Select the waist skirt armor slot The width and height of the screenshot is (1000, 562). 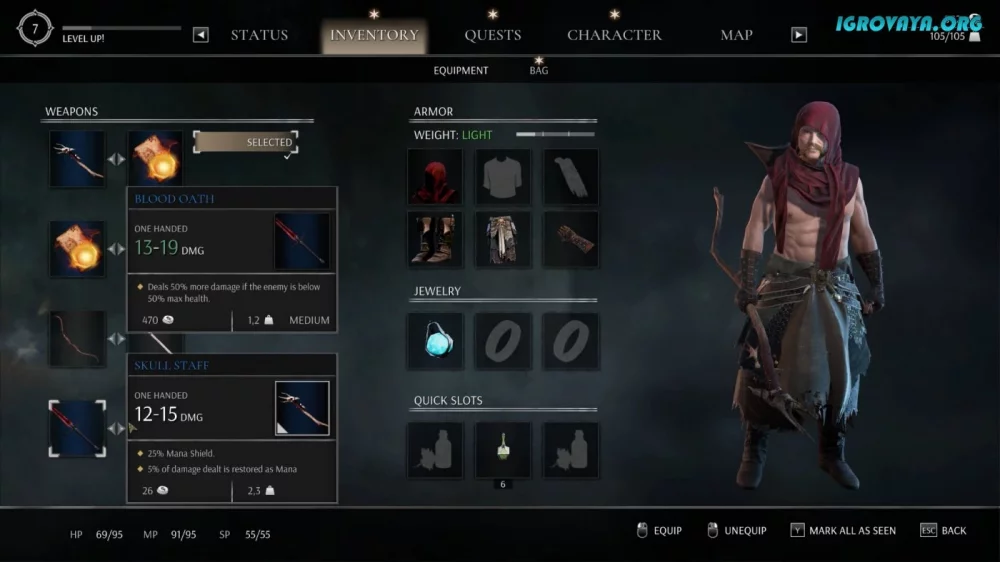503,239
